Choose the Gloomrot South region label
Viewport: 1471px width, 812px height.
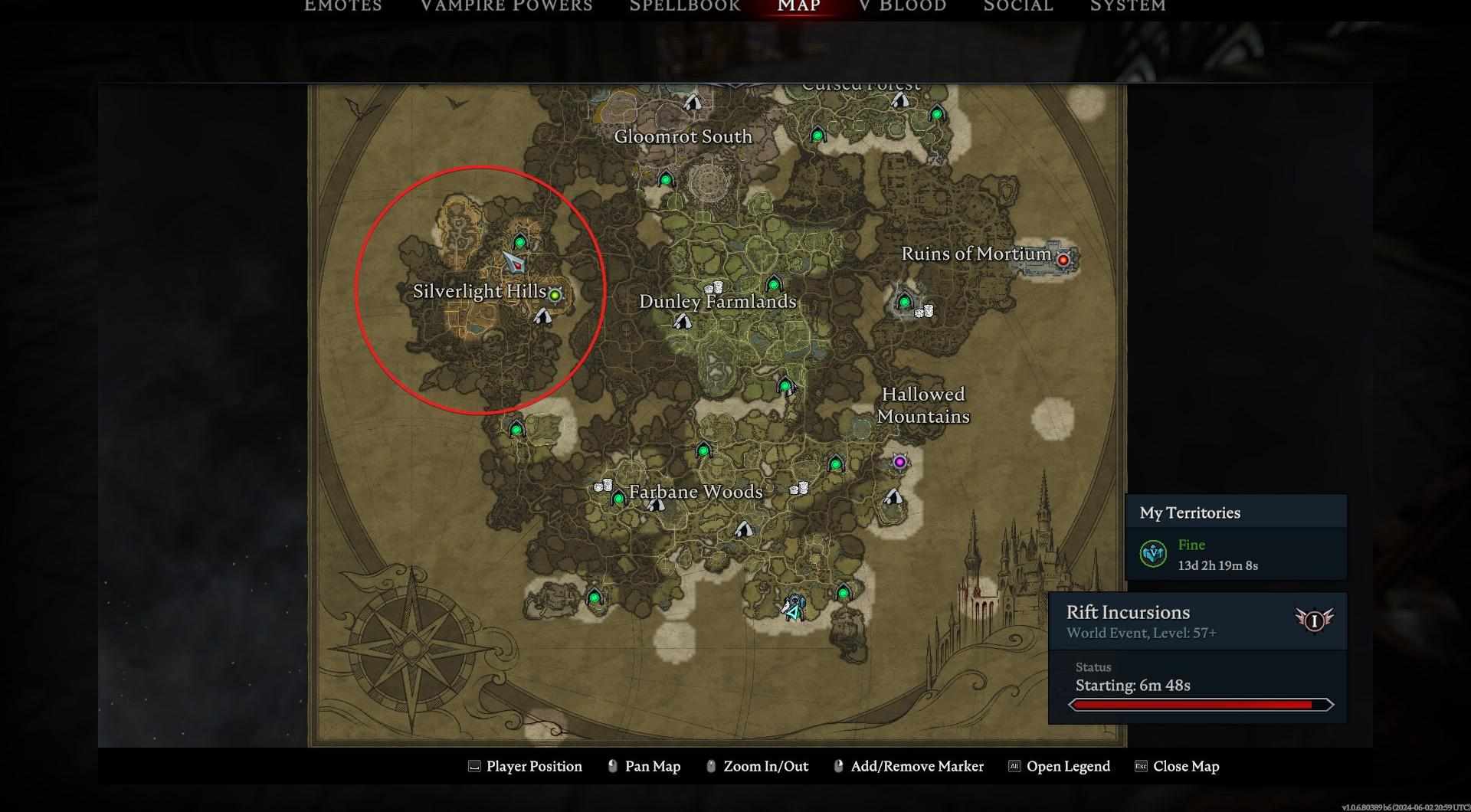point(683,136)
